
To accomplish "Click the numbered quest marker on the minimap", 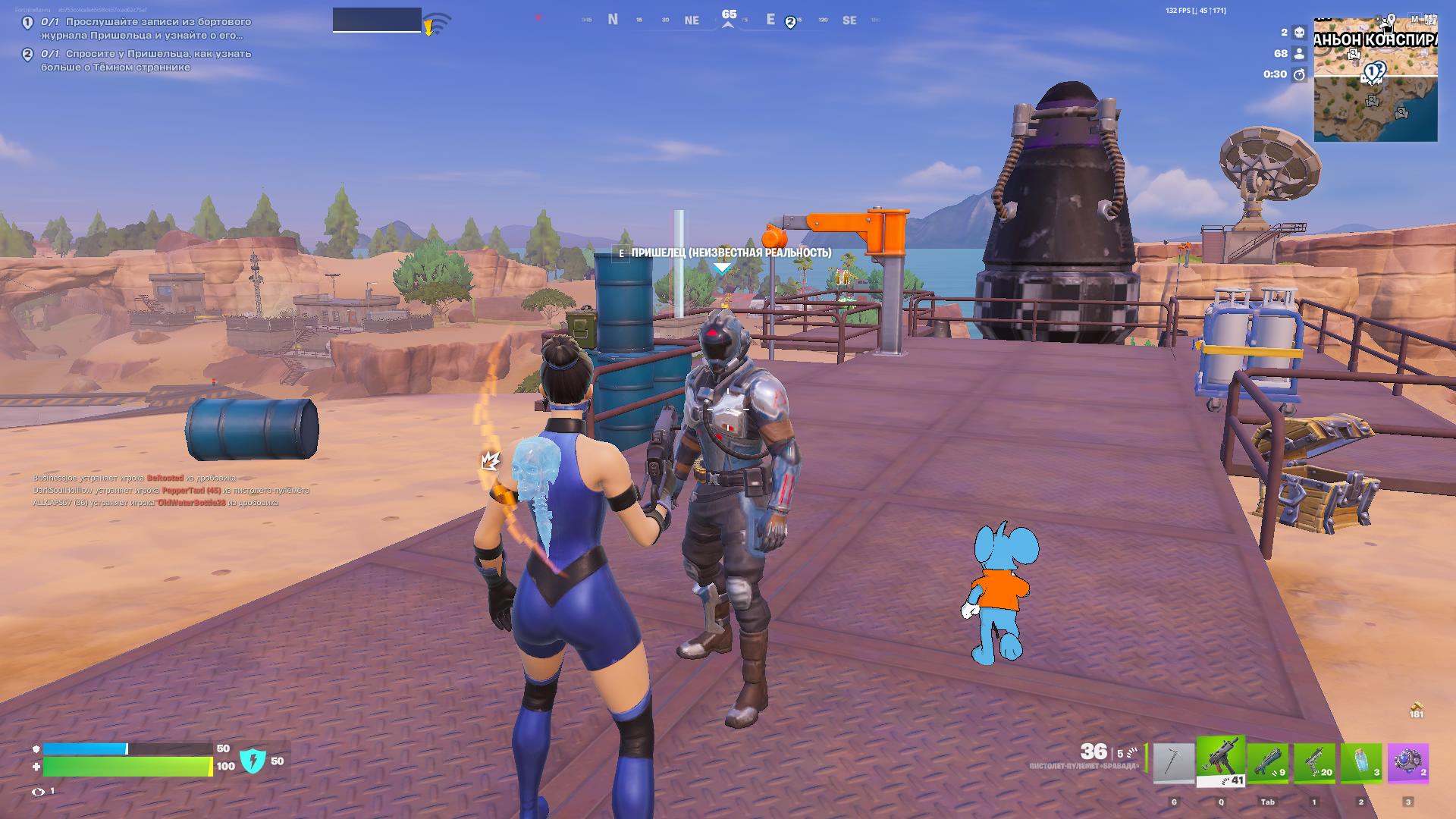I will pos(1373,73).
